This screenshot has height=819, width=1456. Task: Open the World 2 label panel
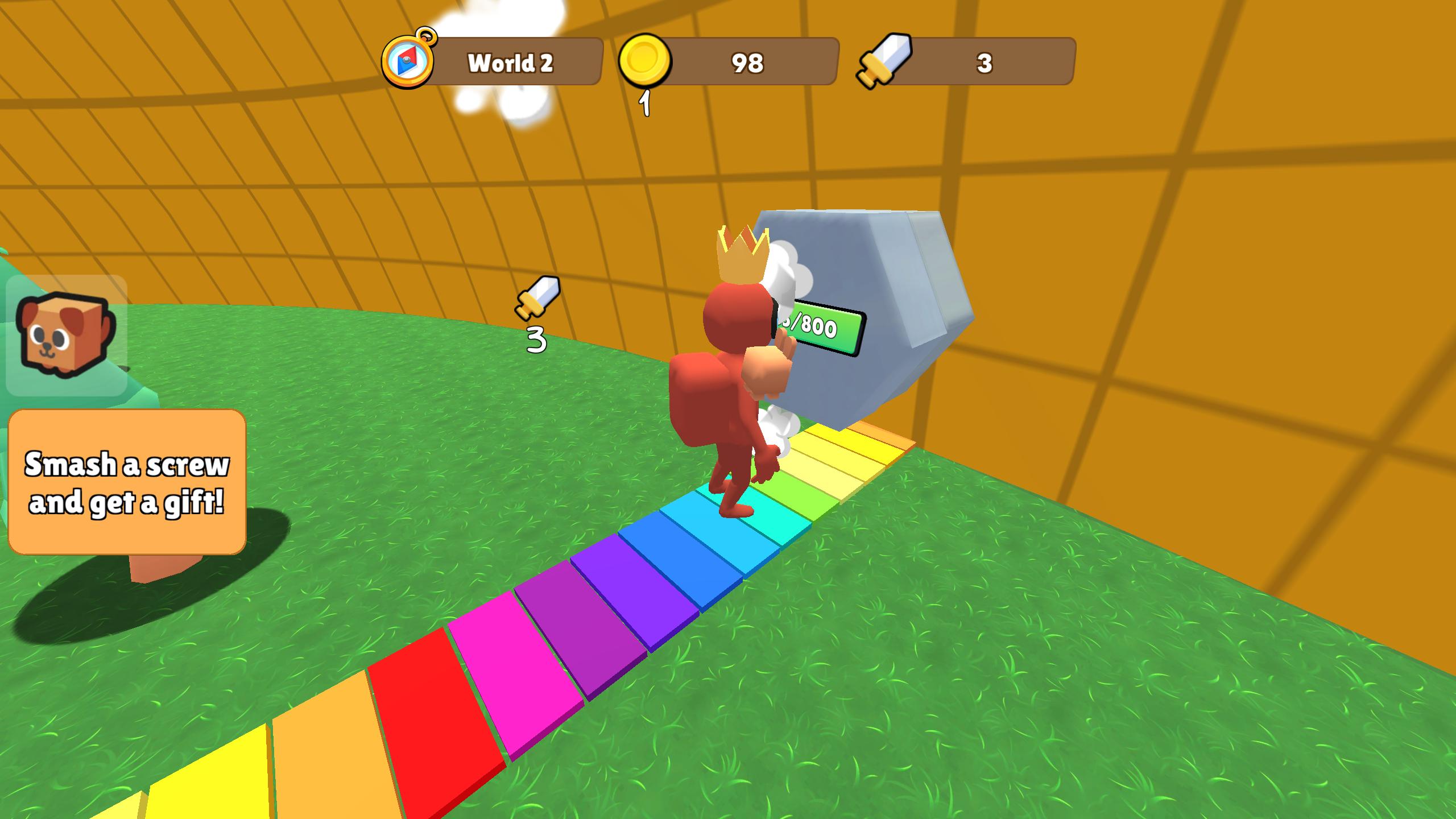pyautogui.click(x=512, y=63)
